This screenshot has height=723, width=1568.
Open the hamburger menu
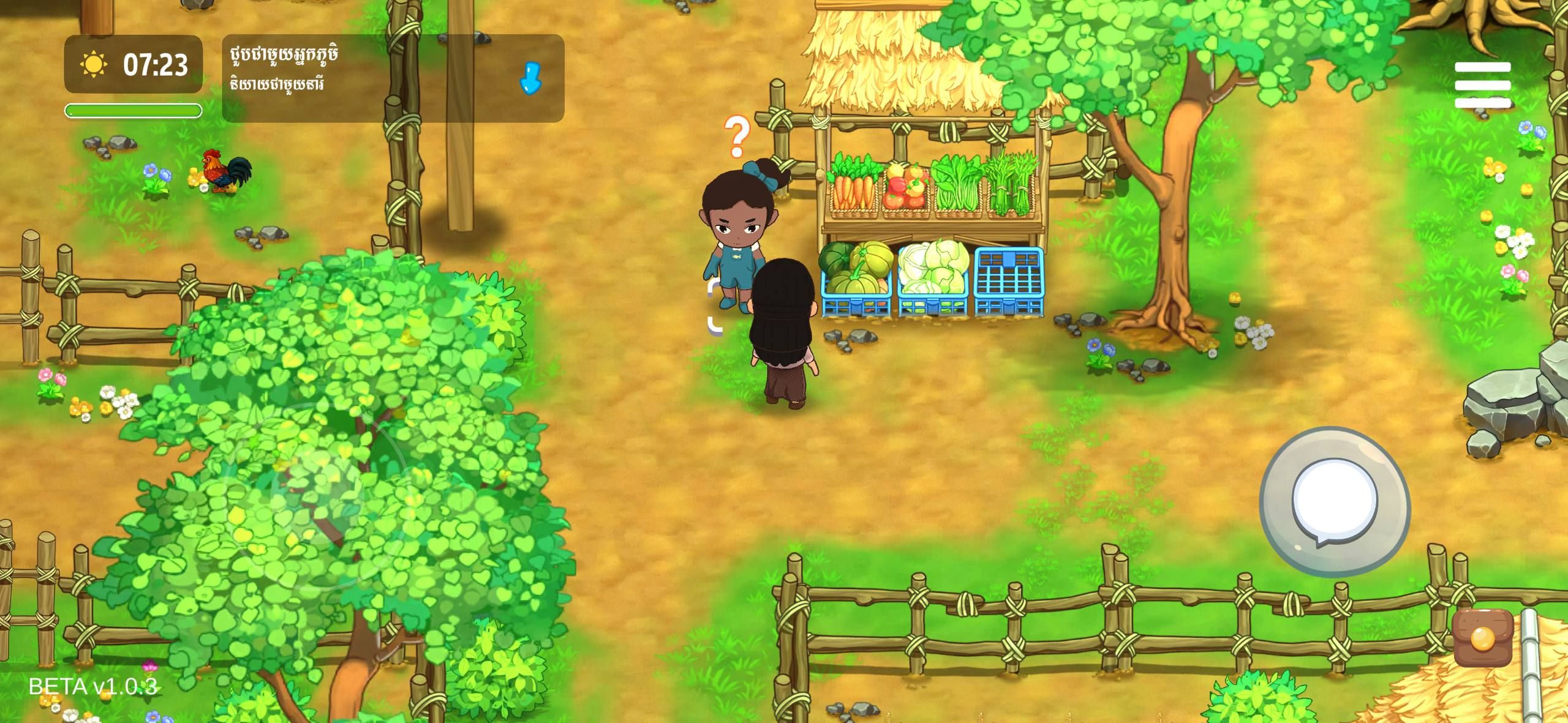pos(1482,85)
